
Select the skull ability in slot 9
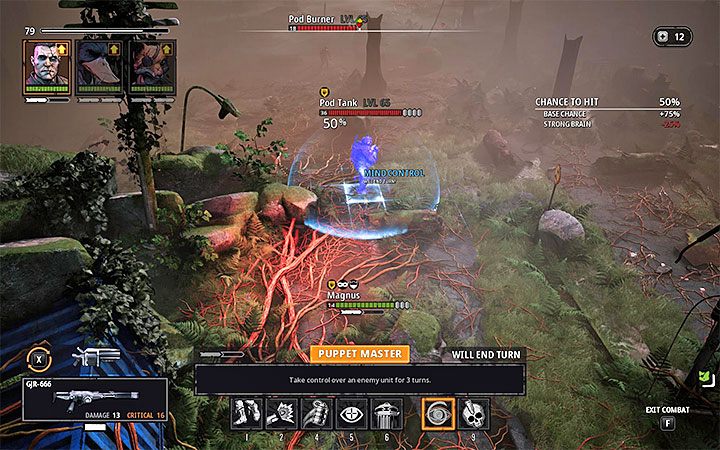click(473, 413)
